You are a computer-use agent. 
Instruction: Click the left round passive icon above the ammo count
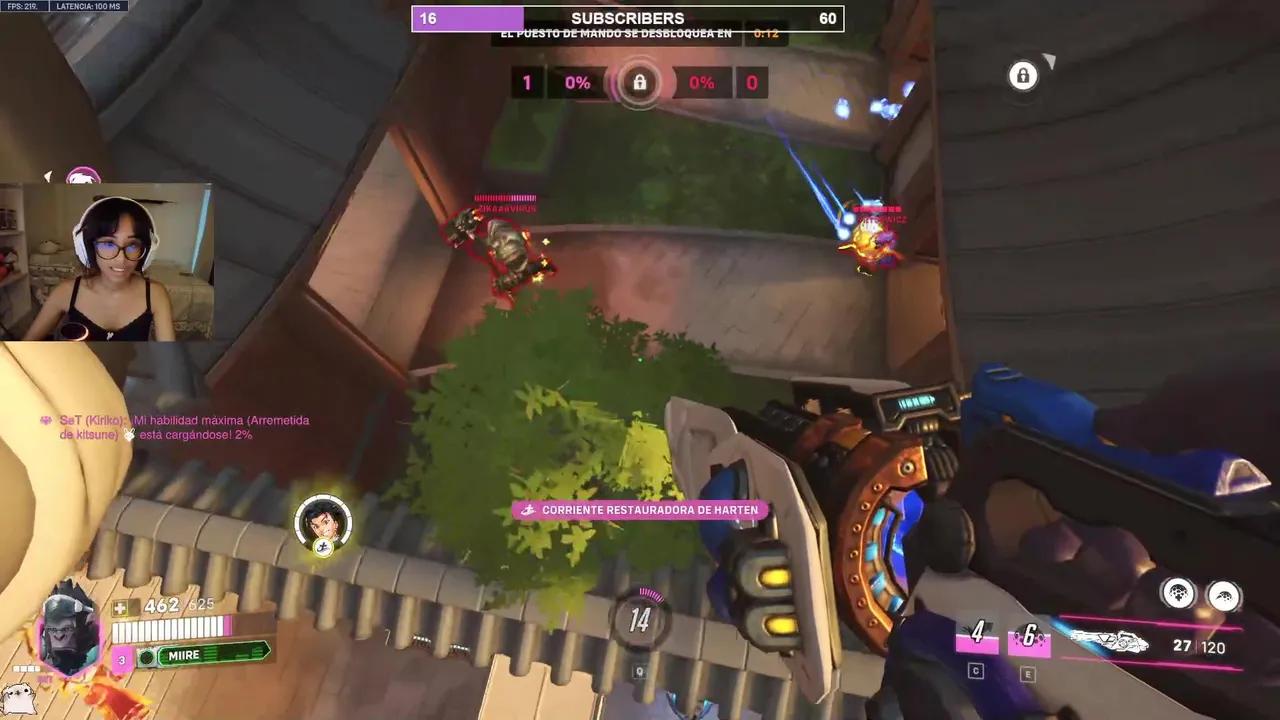(x=1178, y=594)
